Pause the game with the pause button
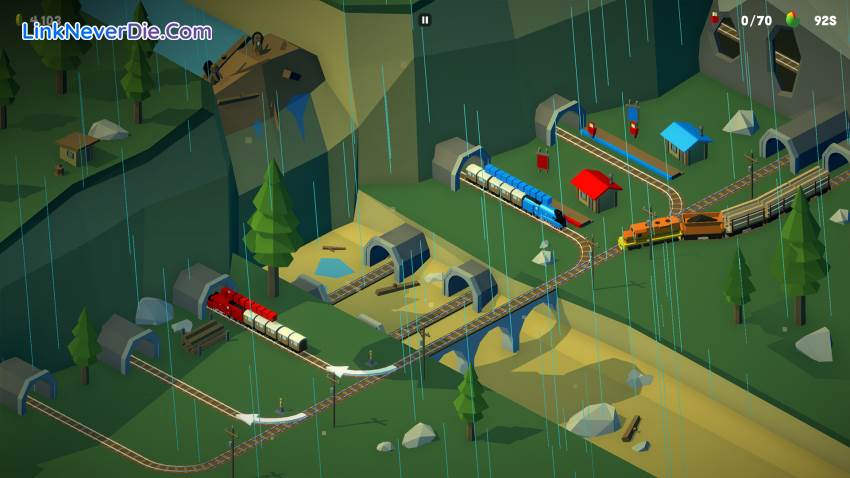This screenshot has height=478, width=850. pos(425,19)
